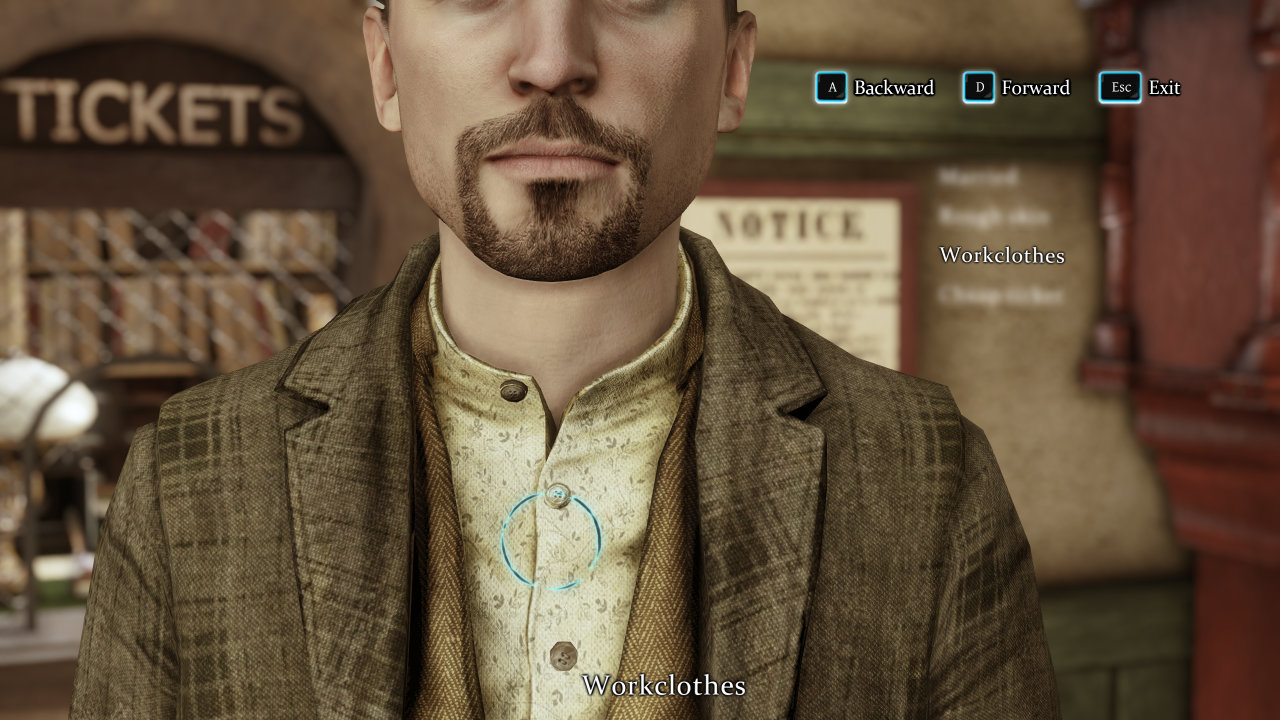1280x720 pixels.
Task: Pick the Cheap ticket observation entry
Action: pyautogui.click(x=1000, y=295)
